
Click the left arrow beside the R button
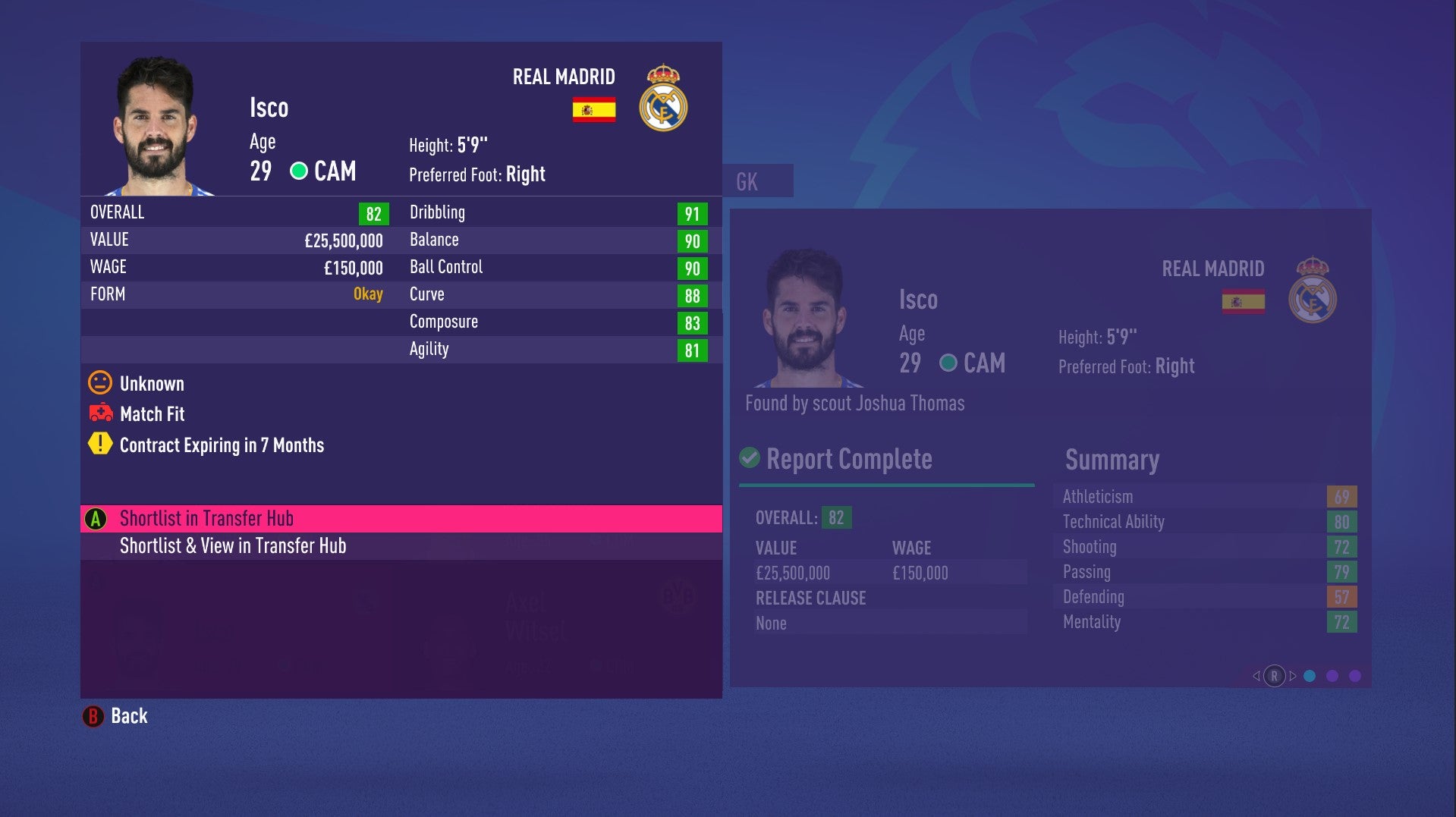[x=1256, y=675]
